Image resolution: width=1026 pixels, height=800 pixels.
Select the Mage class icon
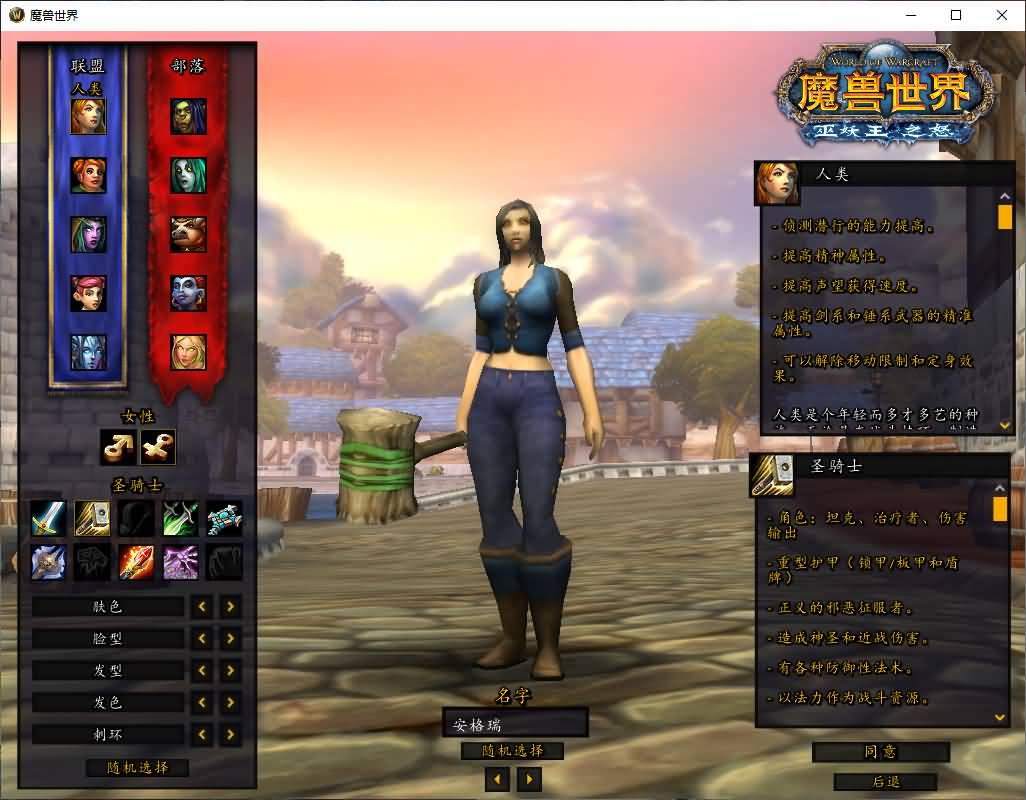point(136,563)
